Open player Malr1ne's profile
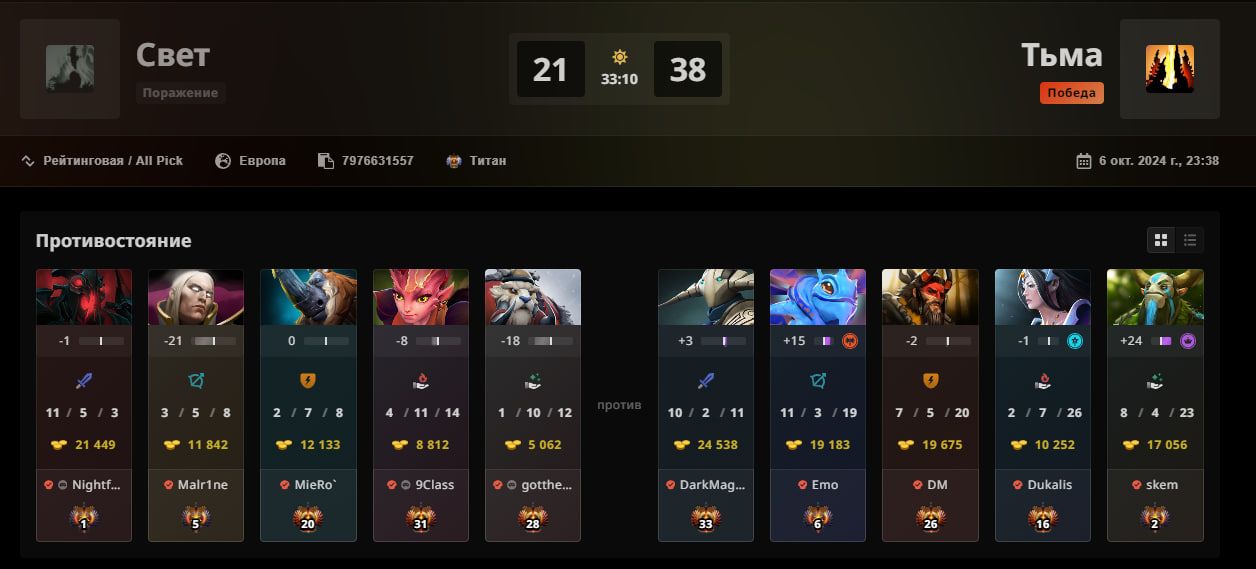The height and width of the screenshot is (569, 1256). point(203,485)
